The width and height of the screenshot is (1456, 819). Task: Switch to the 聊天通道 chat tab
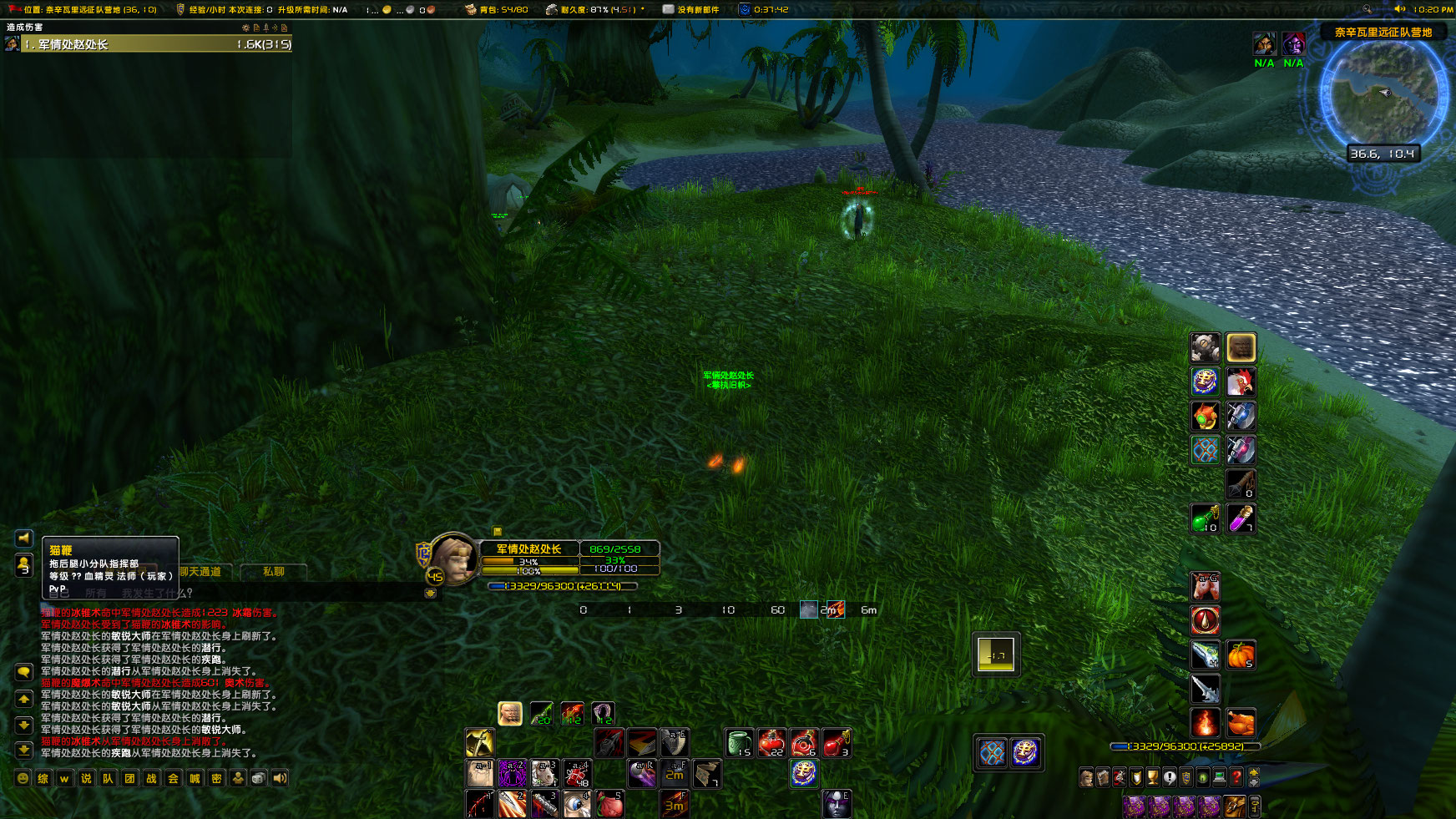tap(201, 572)
